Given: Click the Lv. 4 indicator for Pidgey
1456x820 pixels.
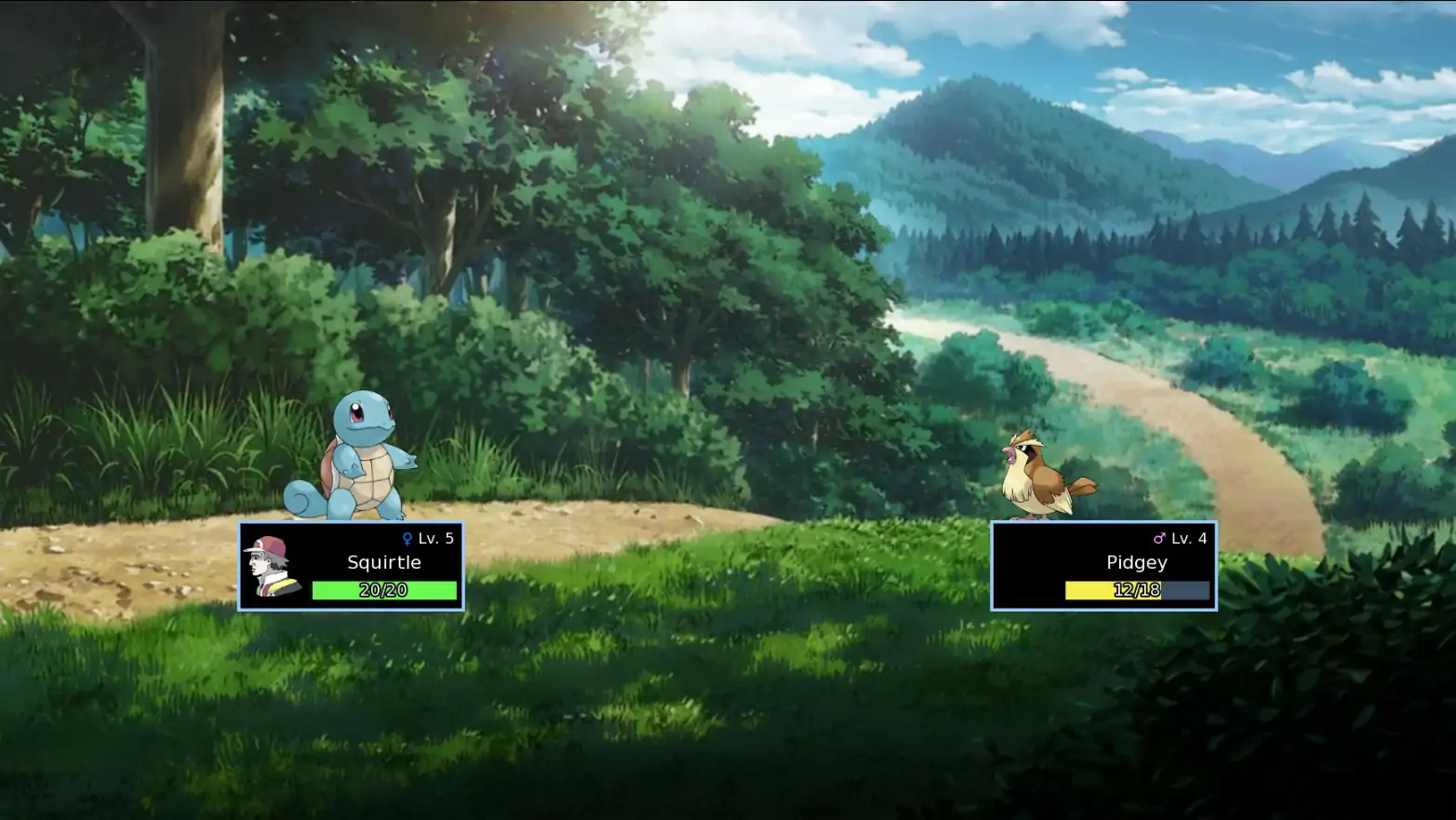Looking at the screenshot, I should coord(1191,537).
